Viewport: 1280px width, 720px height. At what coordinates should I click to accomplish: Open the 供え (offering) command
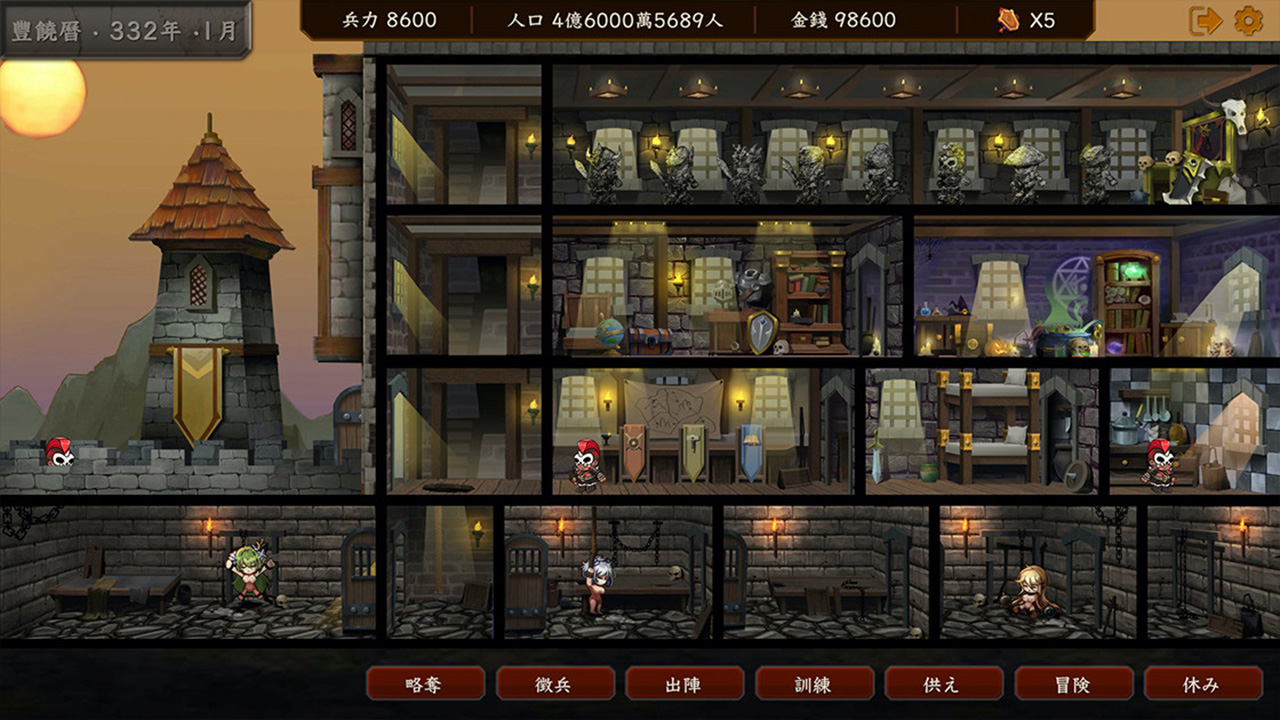(943, 684)
